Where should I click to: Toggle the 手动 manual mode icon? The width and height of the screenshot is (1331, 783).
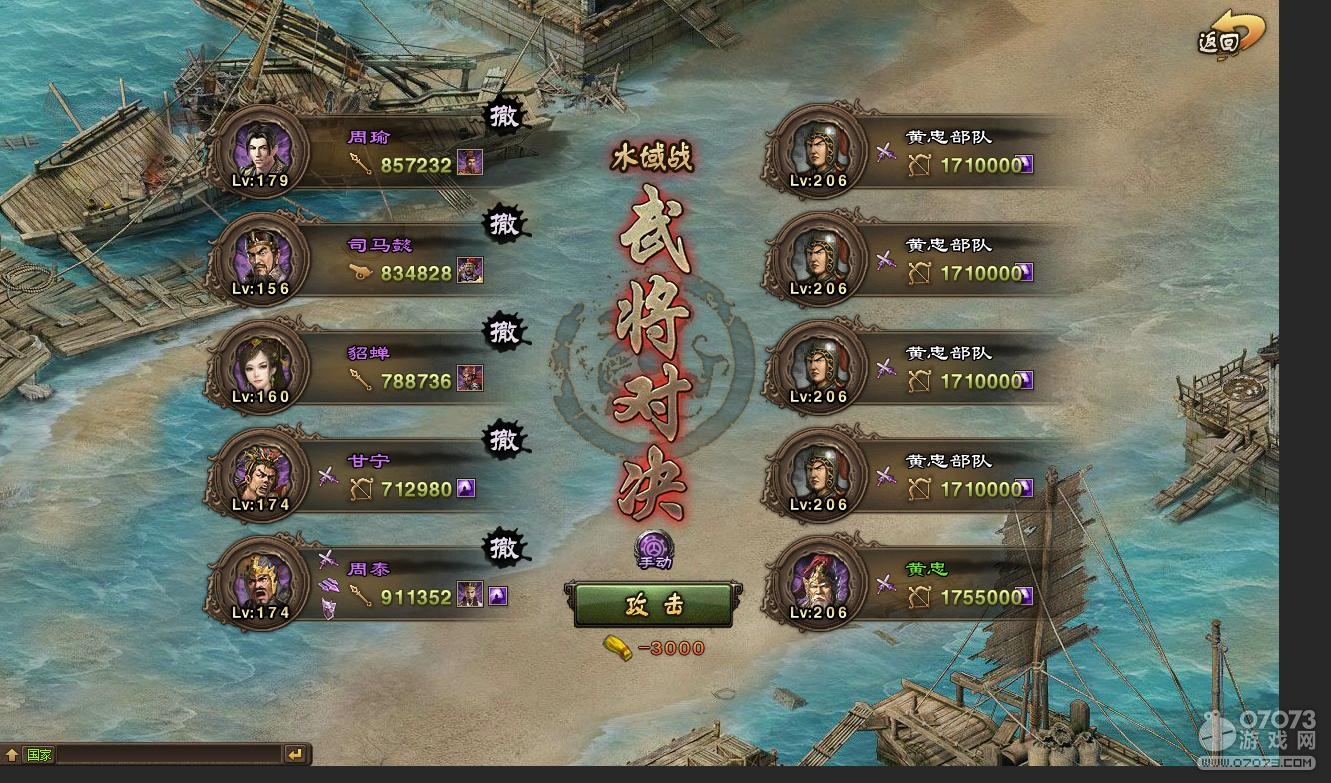click(x=655, y=549)
